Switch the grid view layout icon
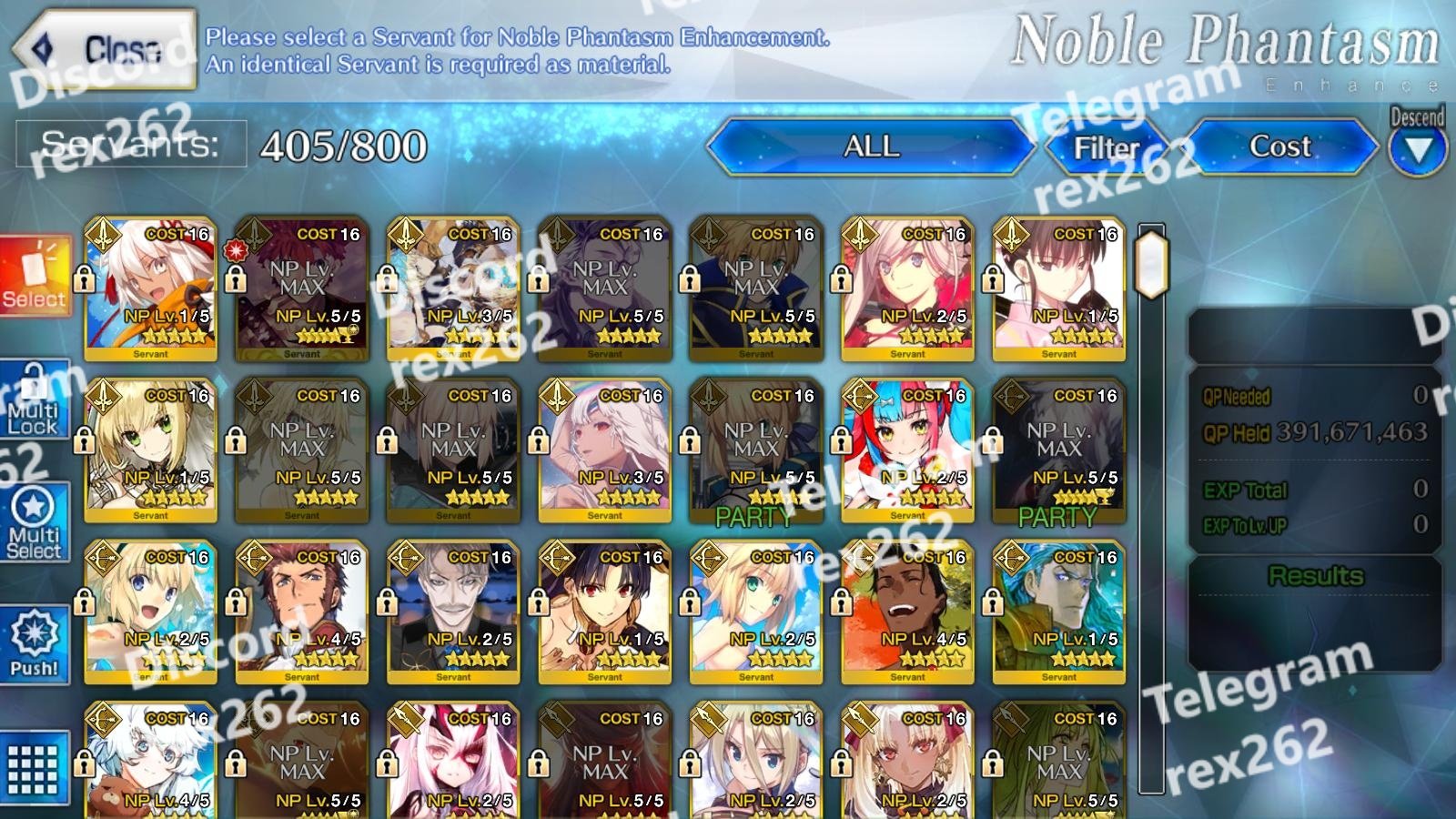Image resolution: width=1456 pixels, height=819 pixels. point(35,767)
